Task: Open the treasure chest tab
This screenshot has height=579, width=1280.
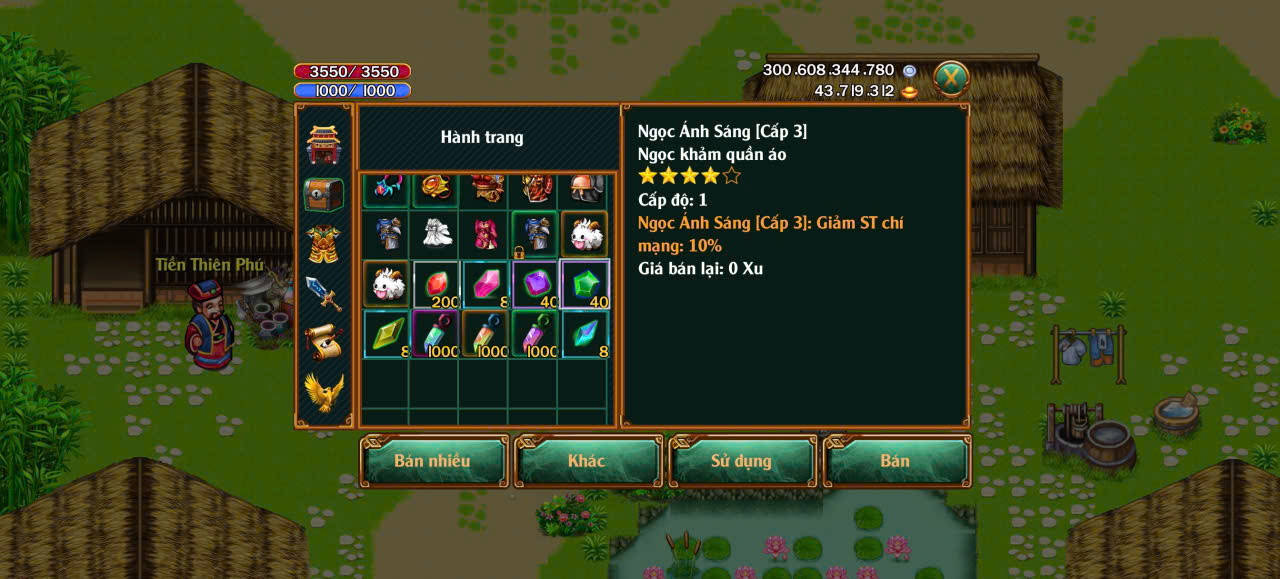Action: click(323, 194)
